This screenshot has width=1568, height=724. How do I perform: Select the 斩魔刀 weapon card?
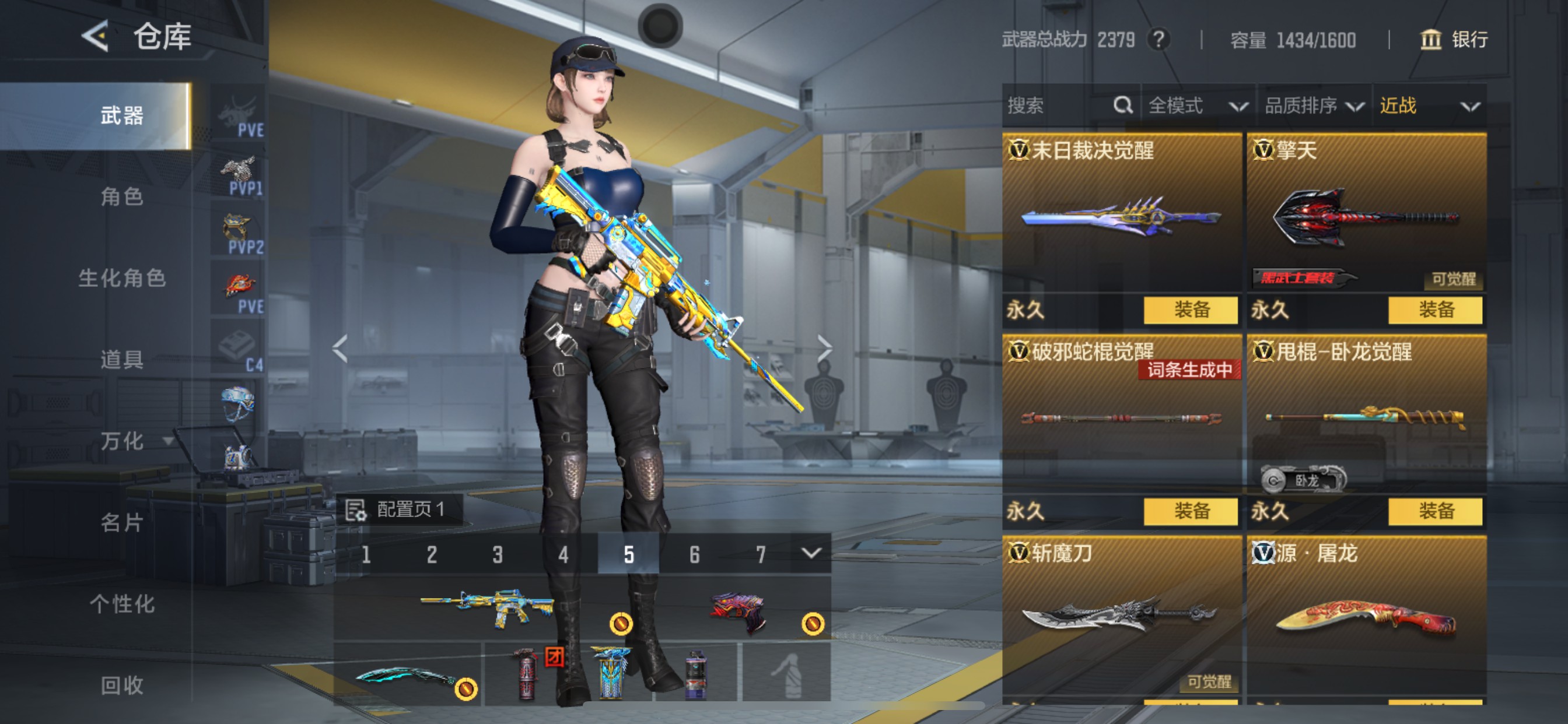pos(1121,614)
